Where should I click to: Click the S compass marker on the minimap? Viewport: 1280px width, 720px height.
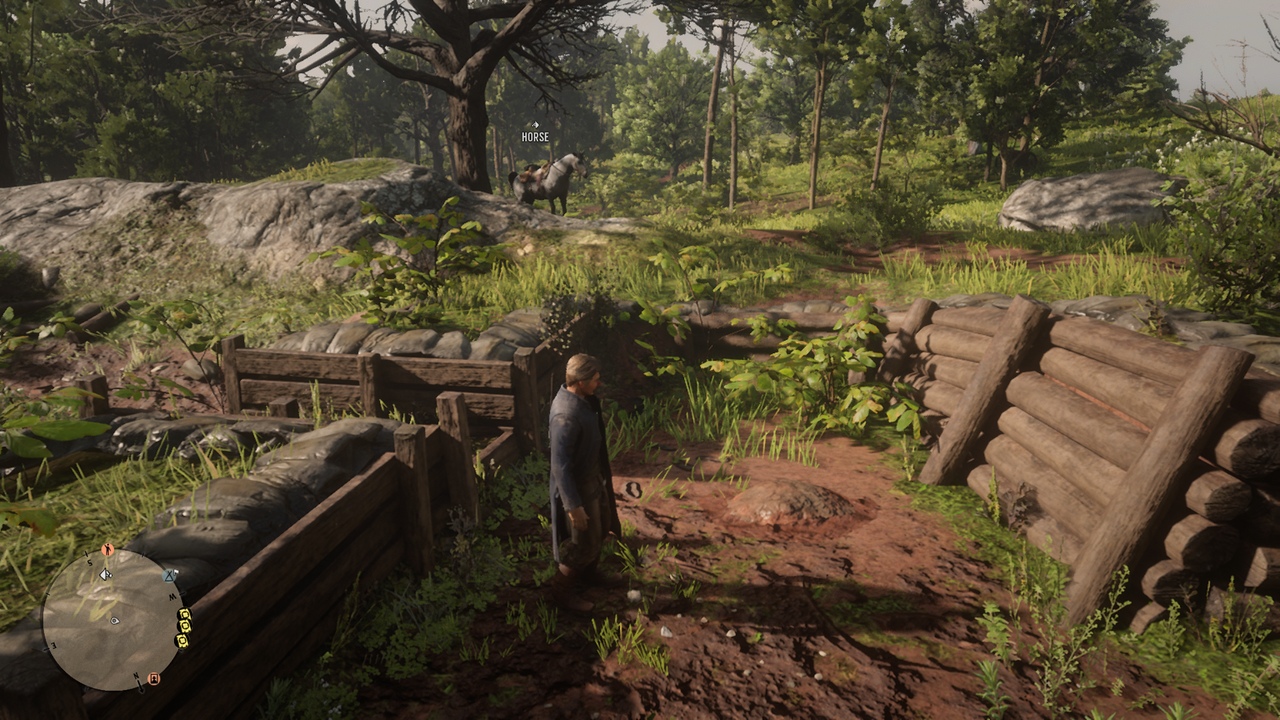(89, 563)
